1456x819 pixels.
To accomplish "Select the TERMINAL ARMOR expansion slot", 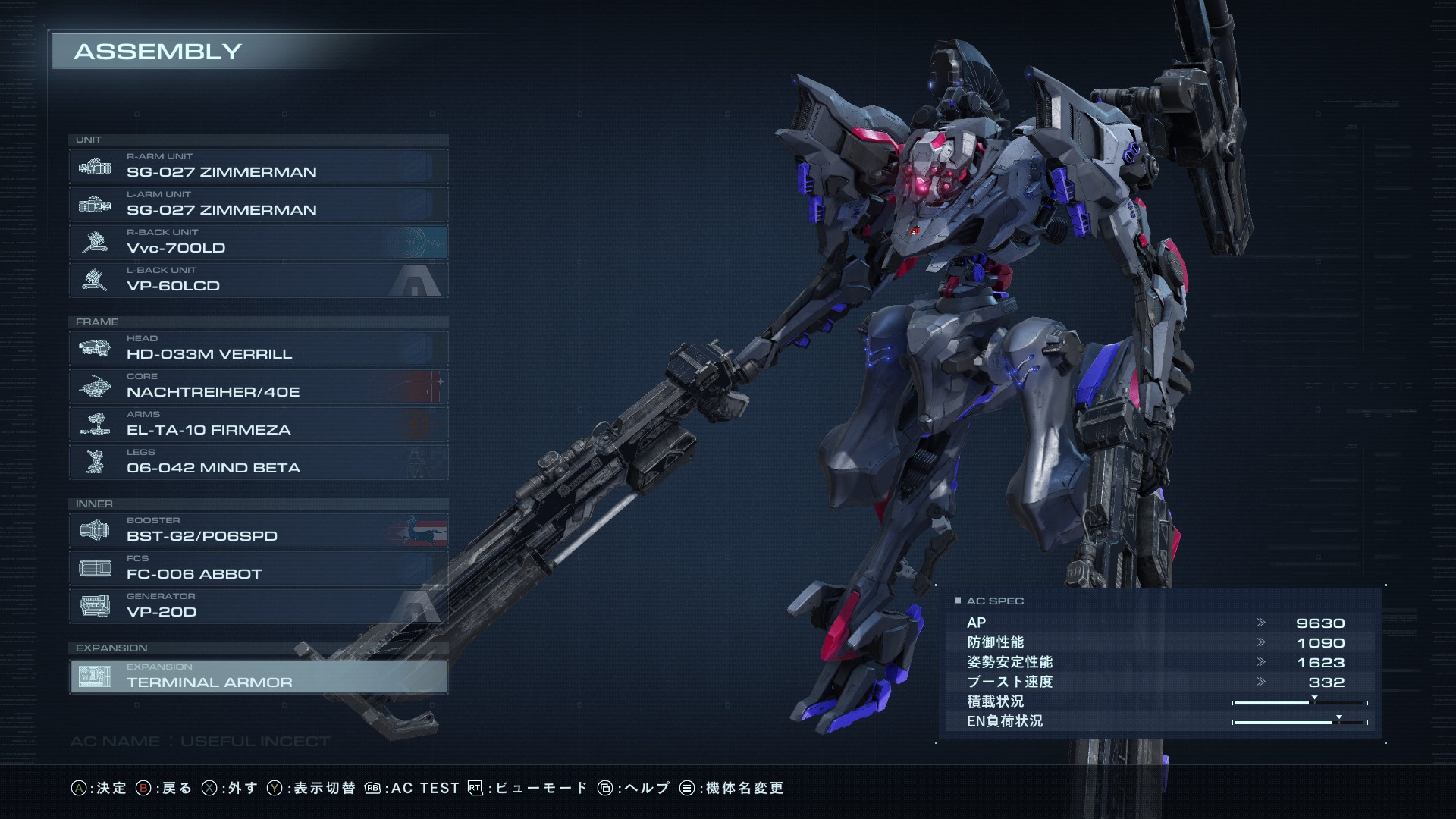I will point(258,677).
